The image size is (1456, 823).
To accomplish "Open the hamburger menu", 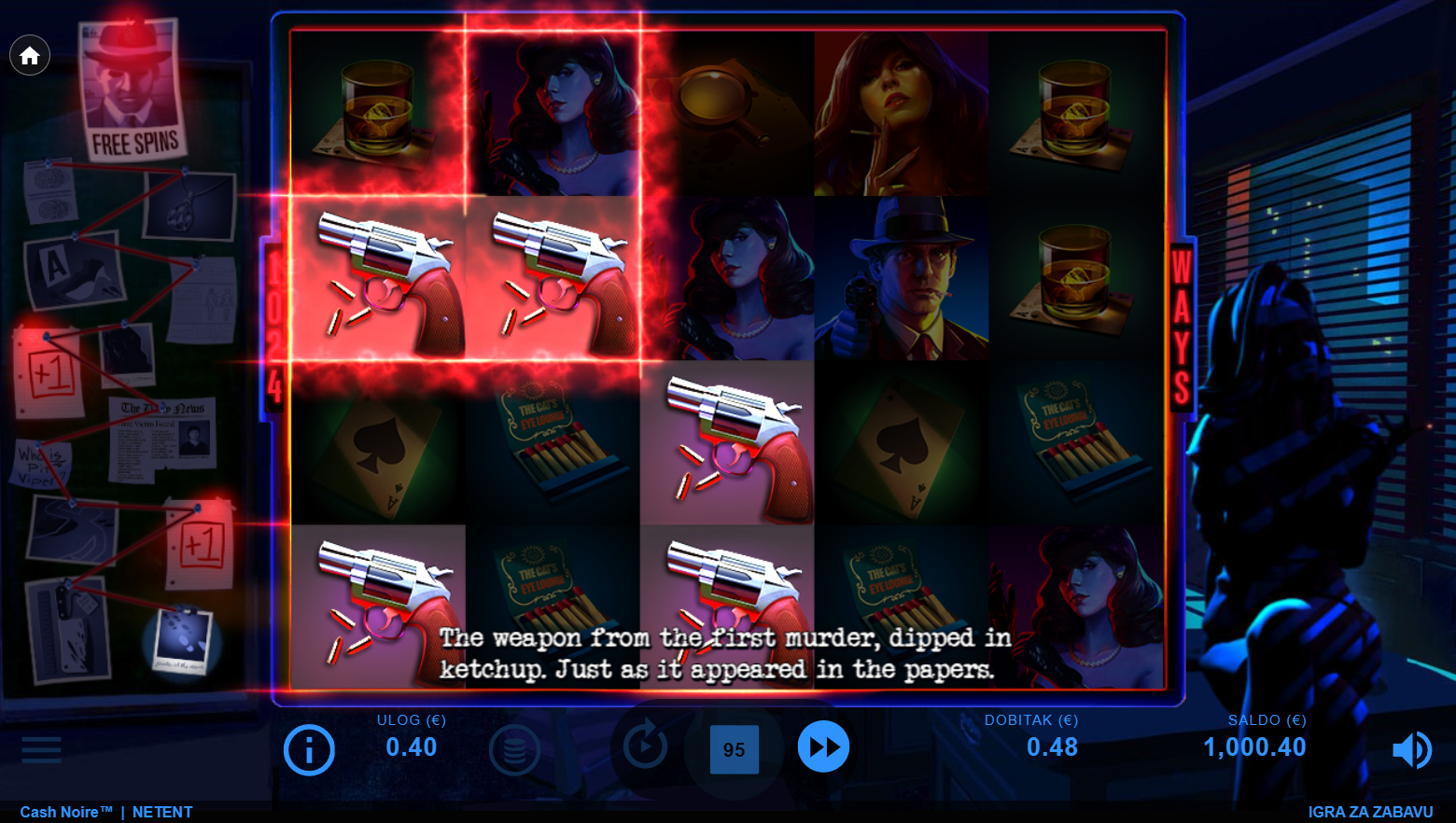I will tap(41, 749).
